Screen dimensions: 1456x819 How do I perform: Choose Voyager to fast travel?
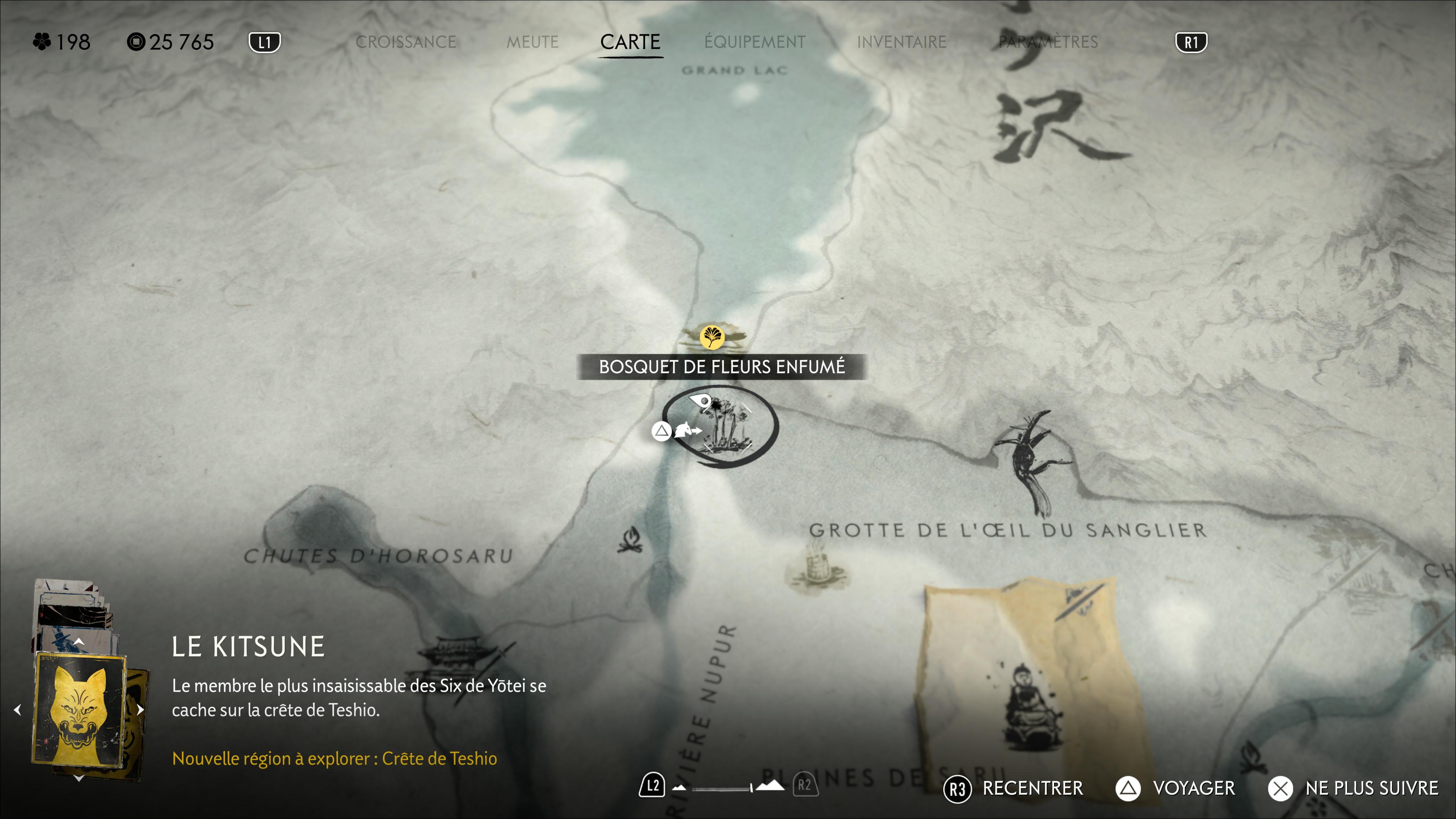[1176, 789]
